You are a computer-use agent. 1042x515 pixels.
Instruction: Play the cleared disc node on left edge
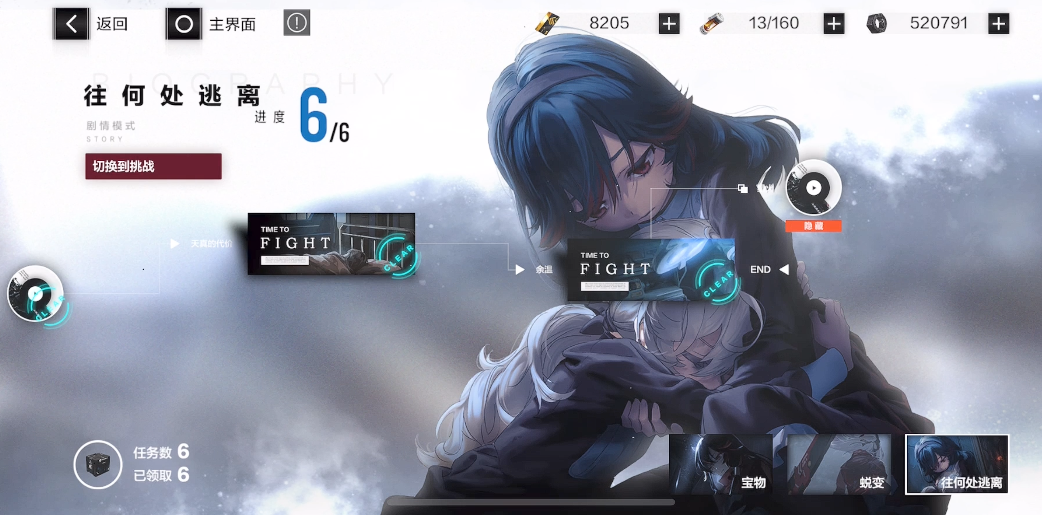tap(36, 293)
